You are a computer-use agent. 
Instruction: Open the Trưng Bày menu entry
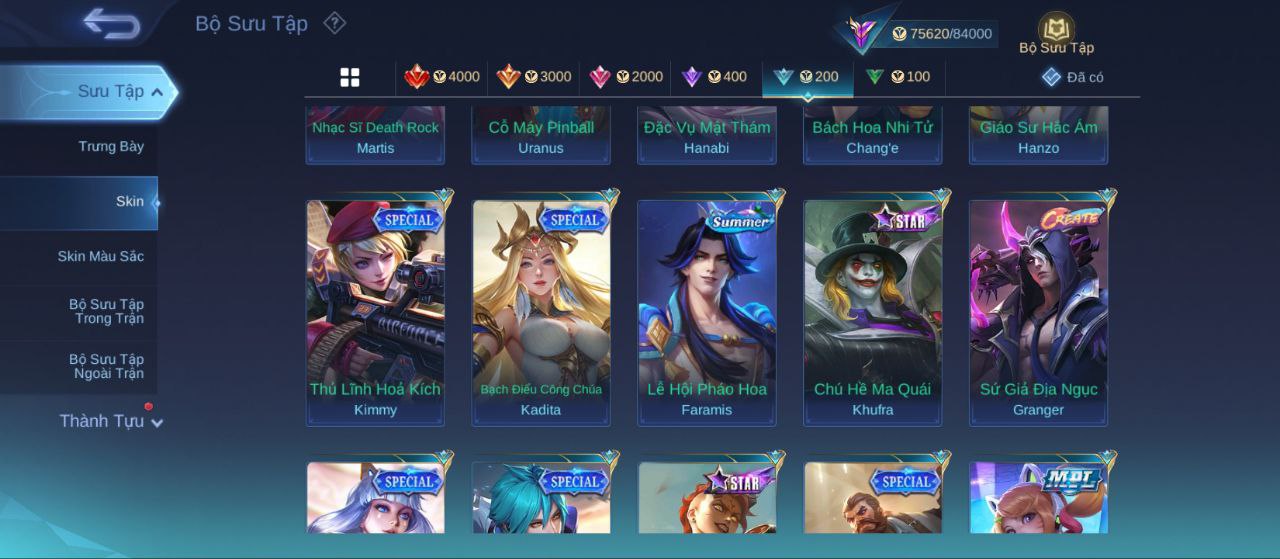tap(111, 147)
